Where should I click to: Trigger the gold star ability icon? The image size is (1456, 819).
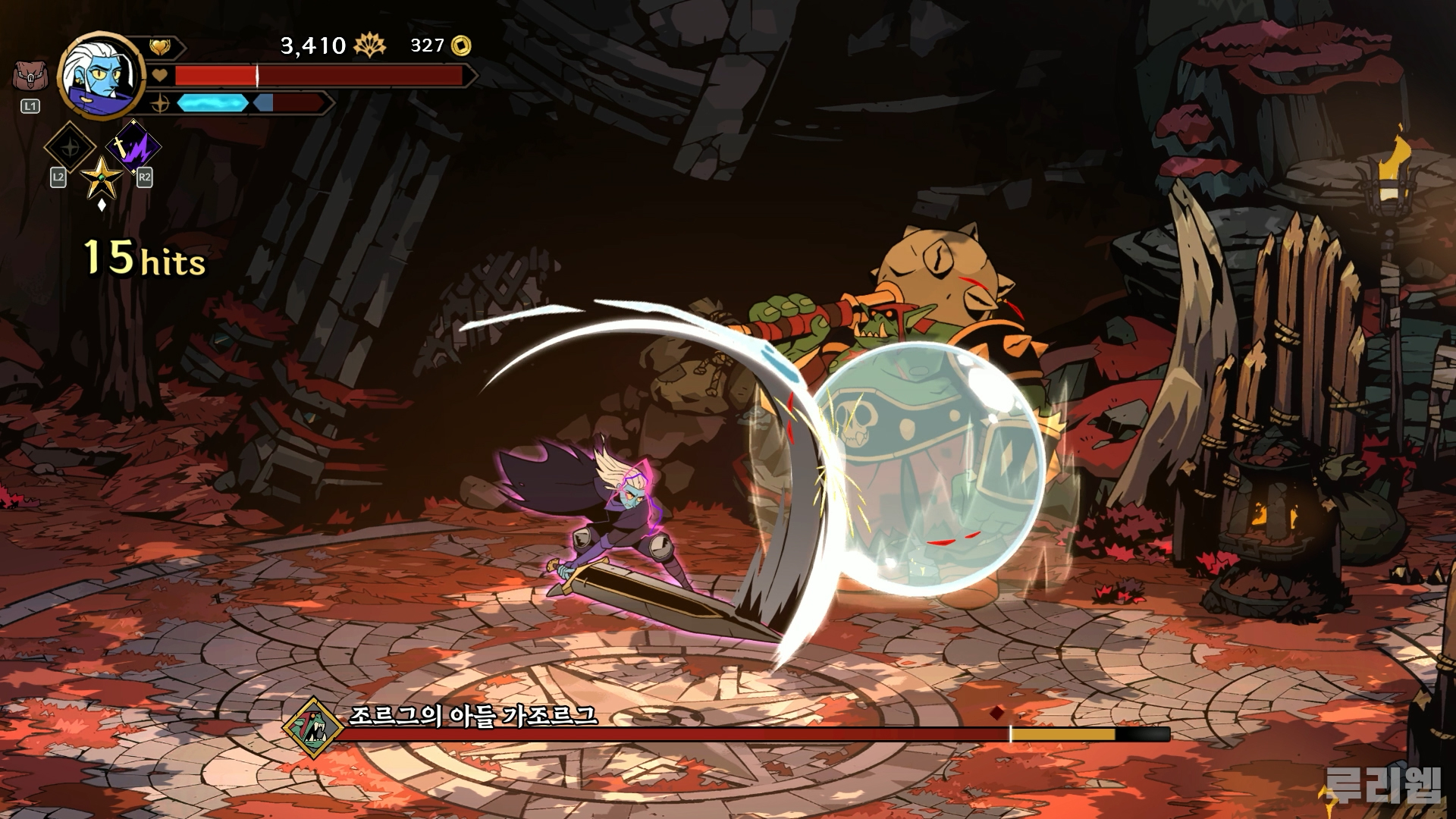click(102, 177)
